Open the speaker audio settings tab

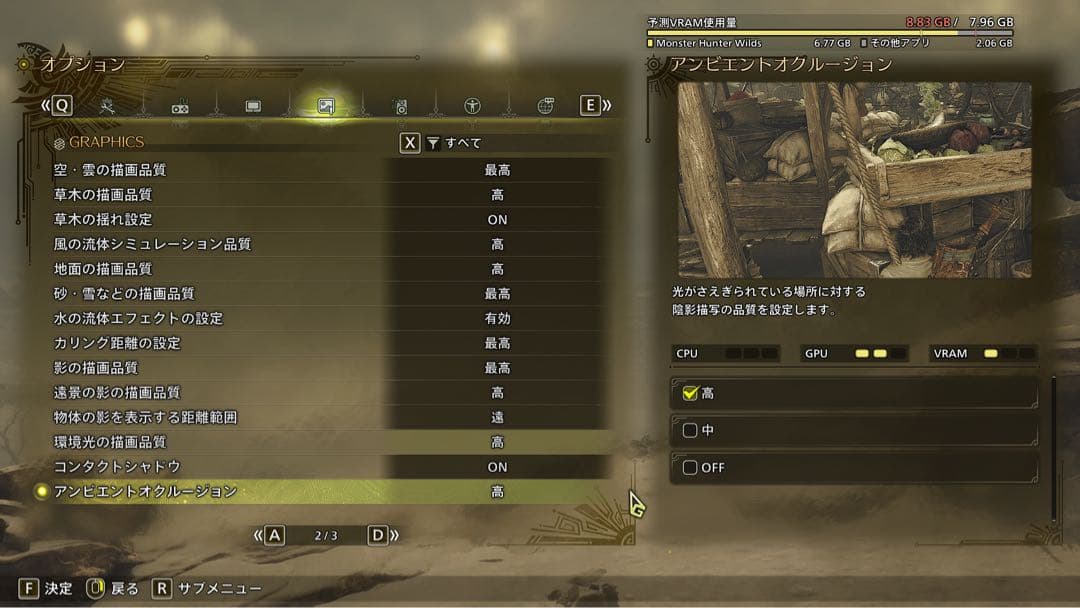click(x=400, y=106)
